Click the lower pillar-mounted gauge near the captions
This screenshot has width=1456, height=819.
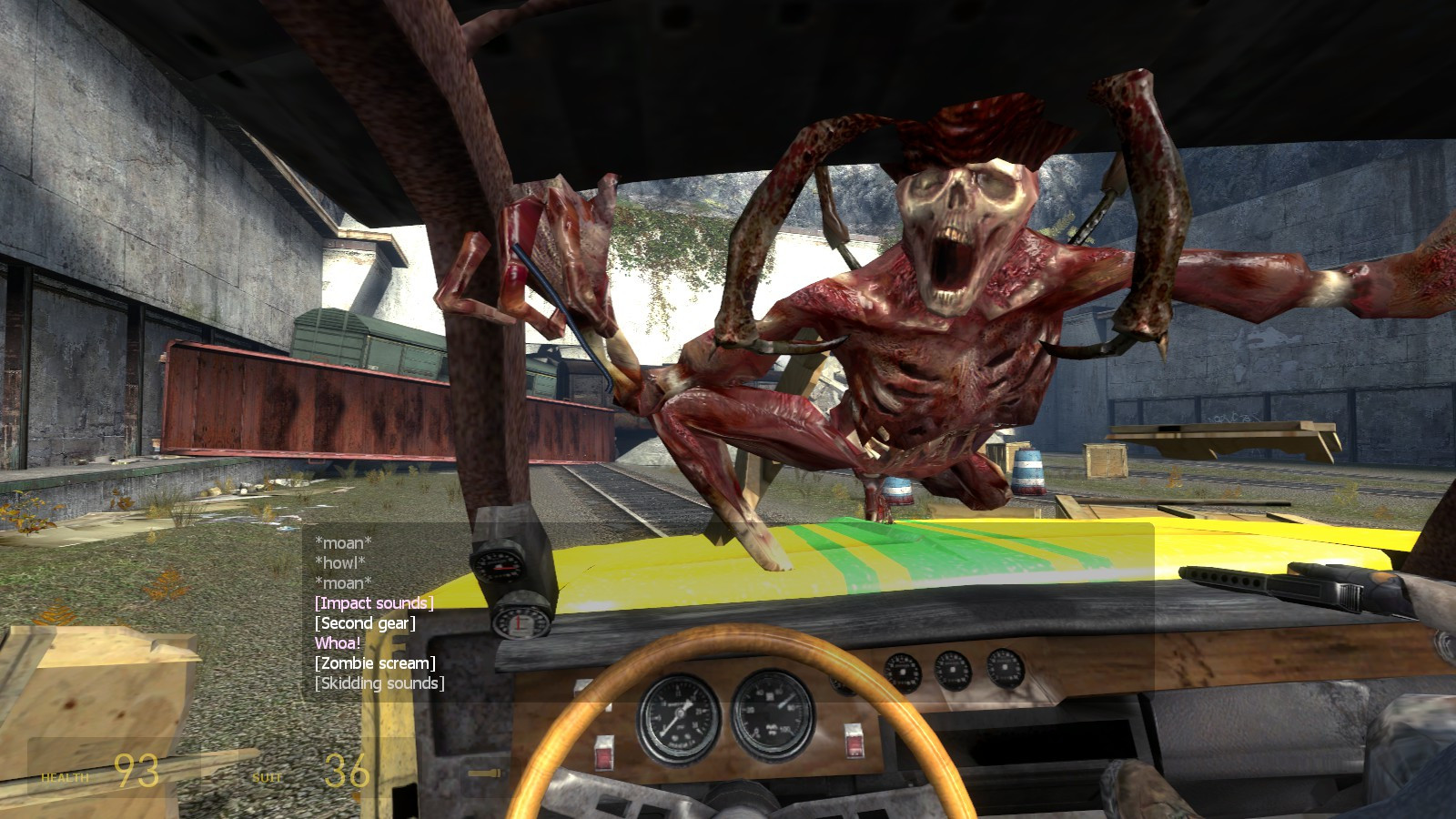point(520,622)
